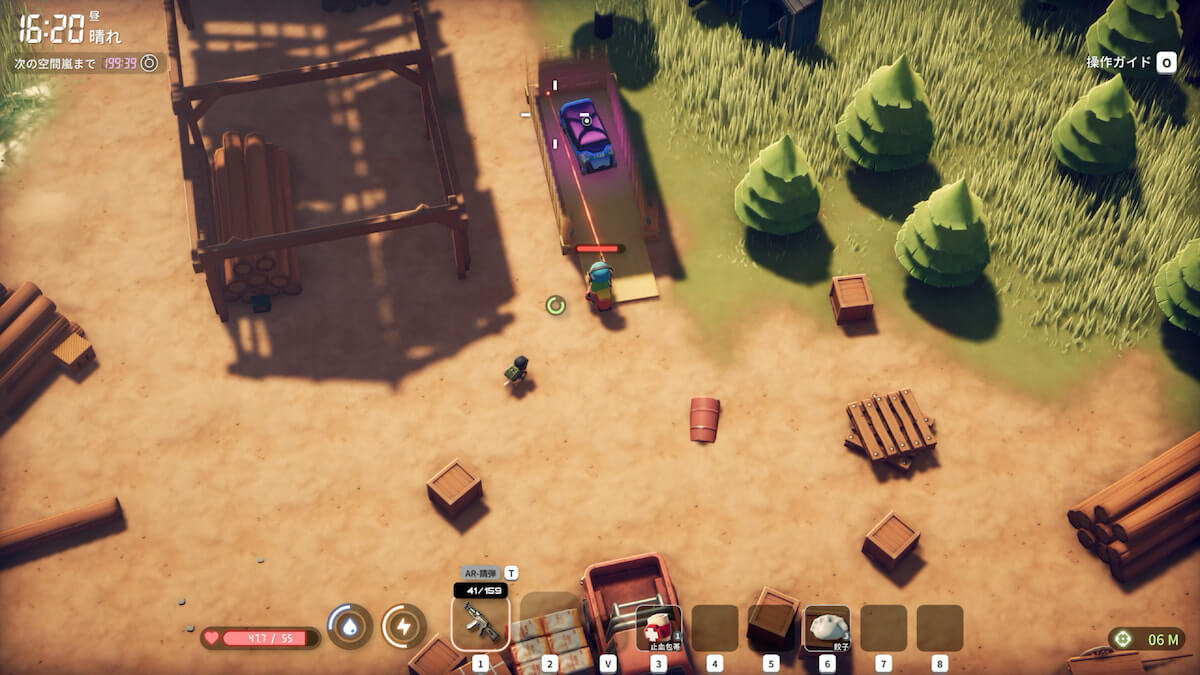Click the lightning bolt energy icon
This screenshot has width=1200, height=675.
[403, 626]
